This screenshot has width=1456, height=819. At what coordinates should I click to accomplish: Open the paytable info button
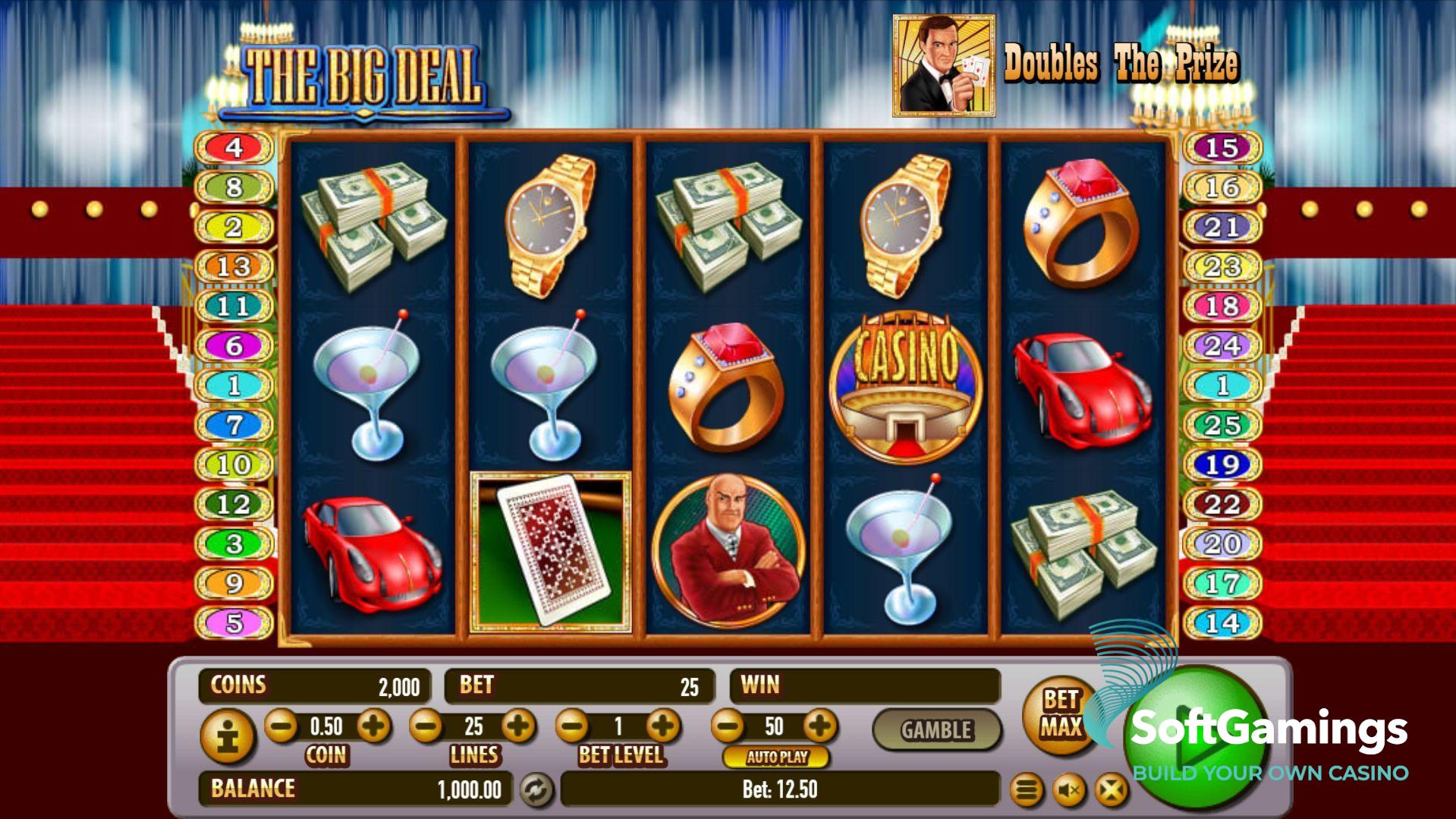(227, 736)
